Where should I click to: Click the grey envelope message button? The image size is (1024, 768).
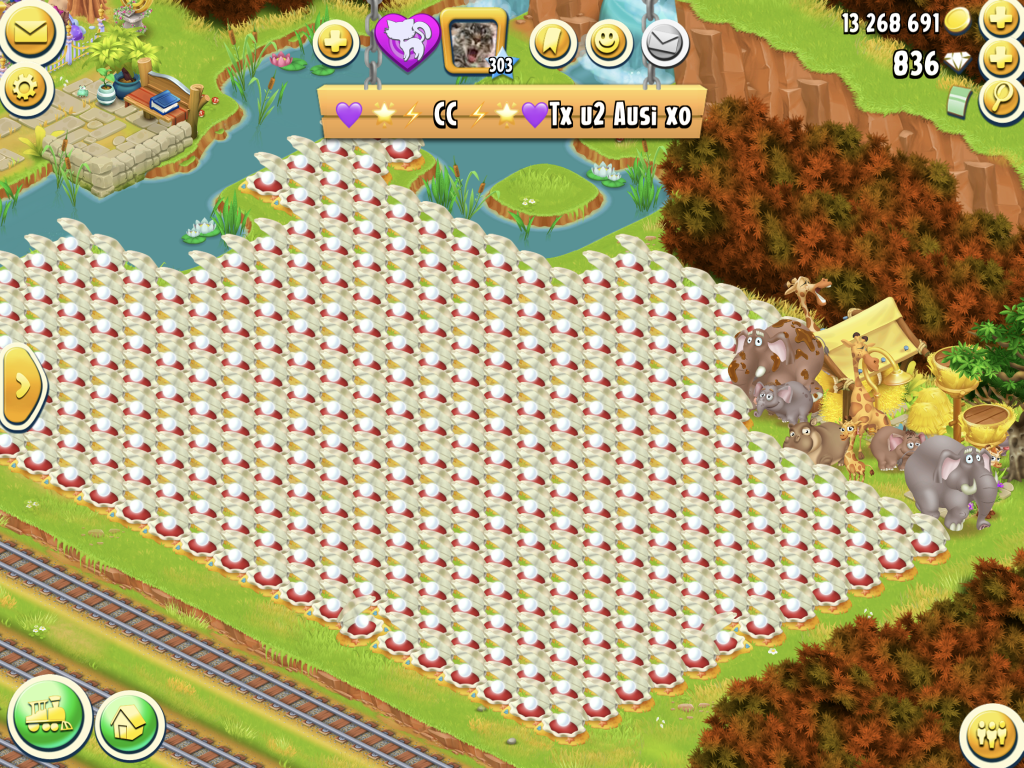[665, 43]
